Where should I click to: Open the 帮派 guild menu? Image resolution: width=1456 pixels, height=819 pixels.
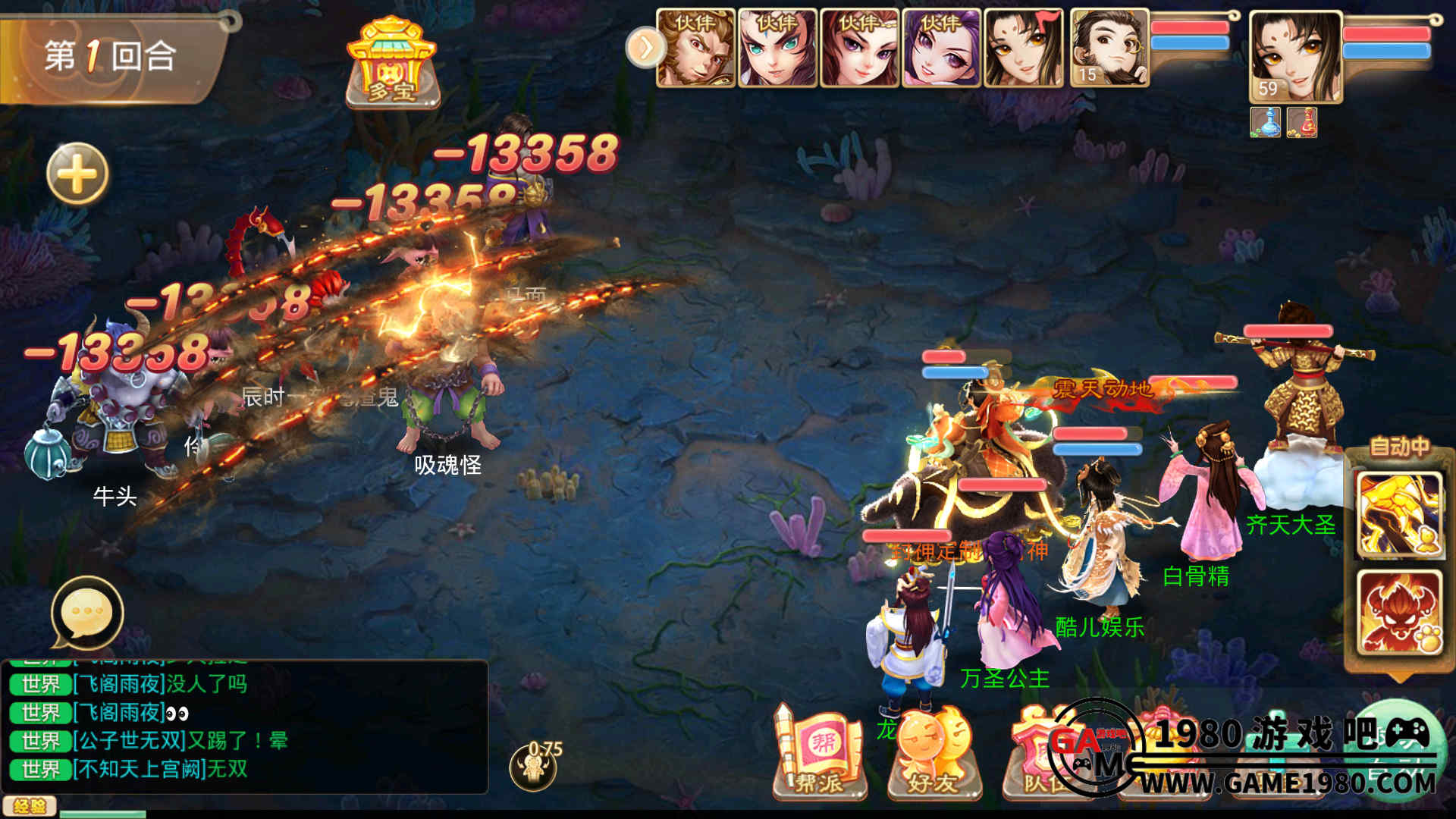[x=819, y=752]
